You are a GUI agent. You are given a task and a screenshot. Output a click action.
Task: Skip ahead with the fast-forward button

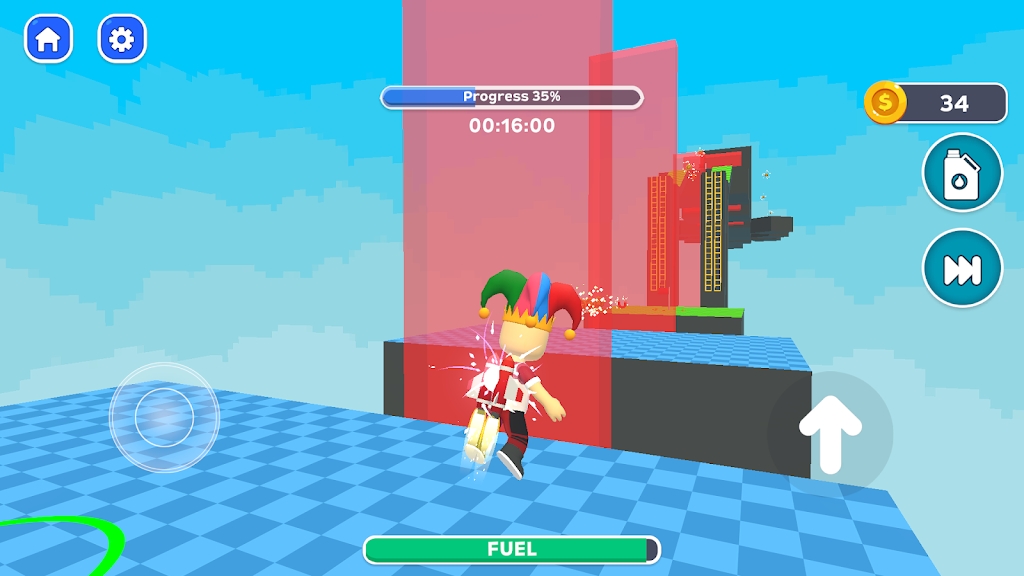pos(962,268)
